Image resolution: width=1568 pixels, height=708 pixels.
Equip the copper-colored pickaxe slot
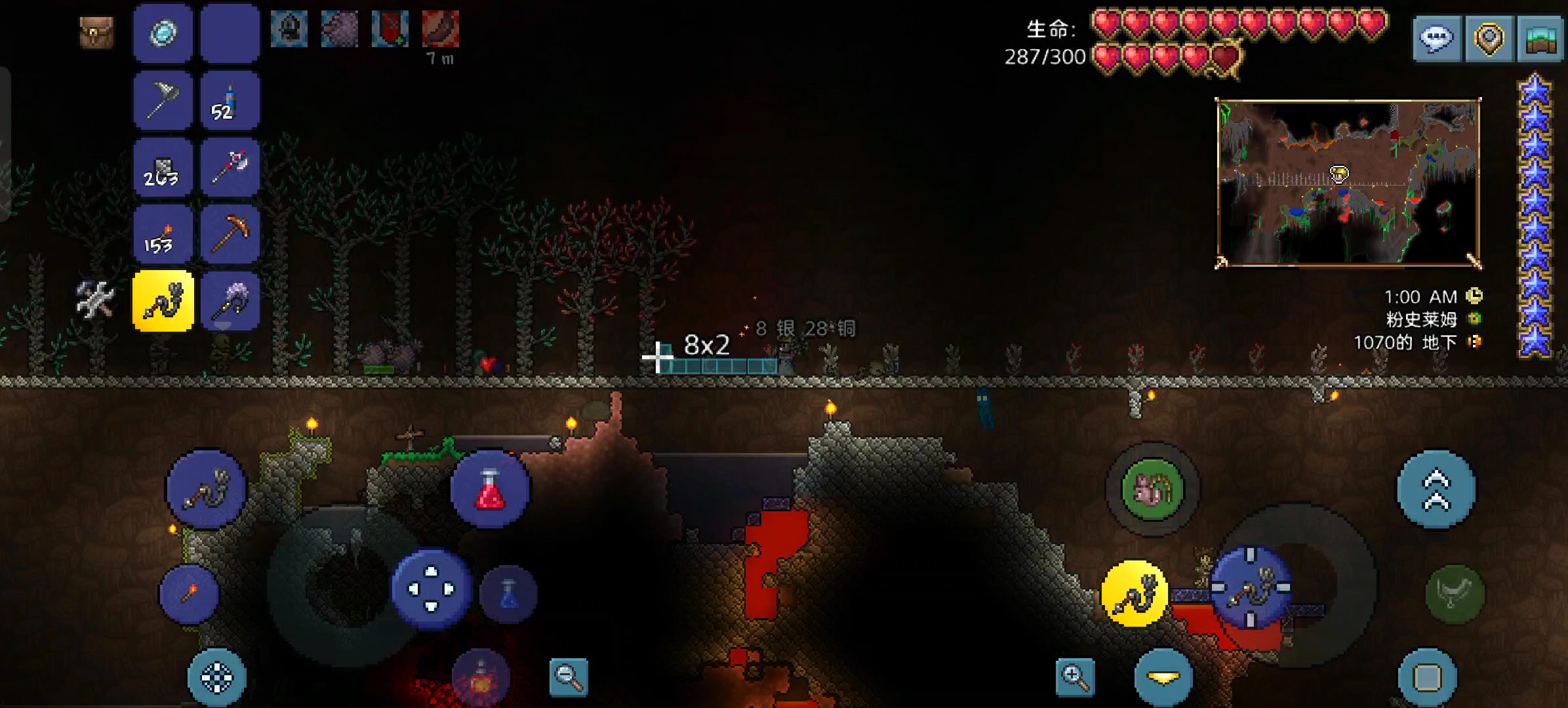pyautogui.click(x=230, y=236)
